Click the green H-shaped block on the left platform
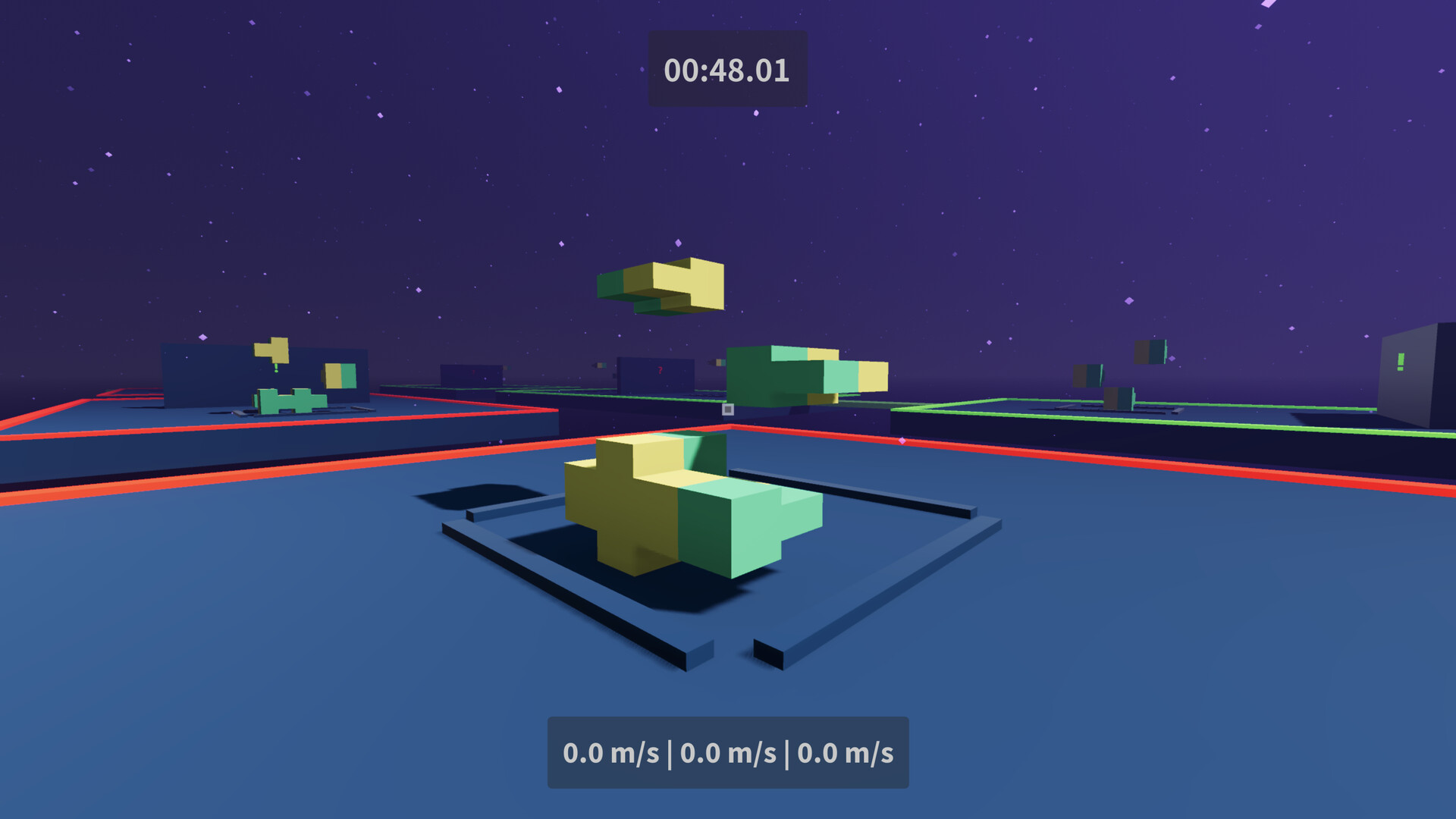Viewport: 1456px width, 819px height. pyautogui.click(x=290, y=402)
